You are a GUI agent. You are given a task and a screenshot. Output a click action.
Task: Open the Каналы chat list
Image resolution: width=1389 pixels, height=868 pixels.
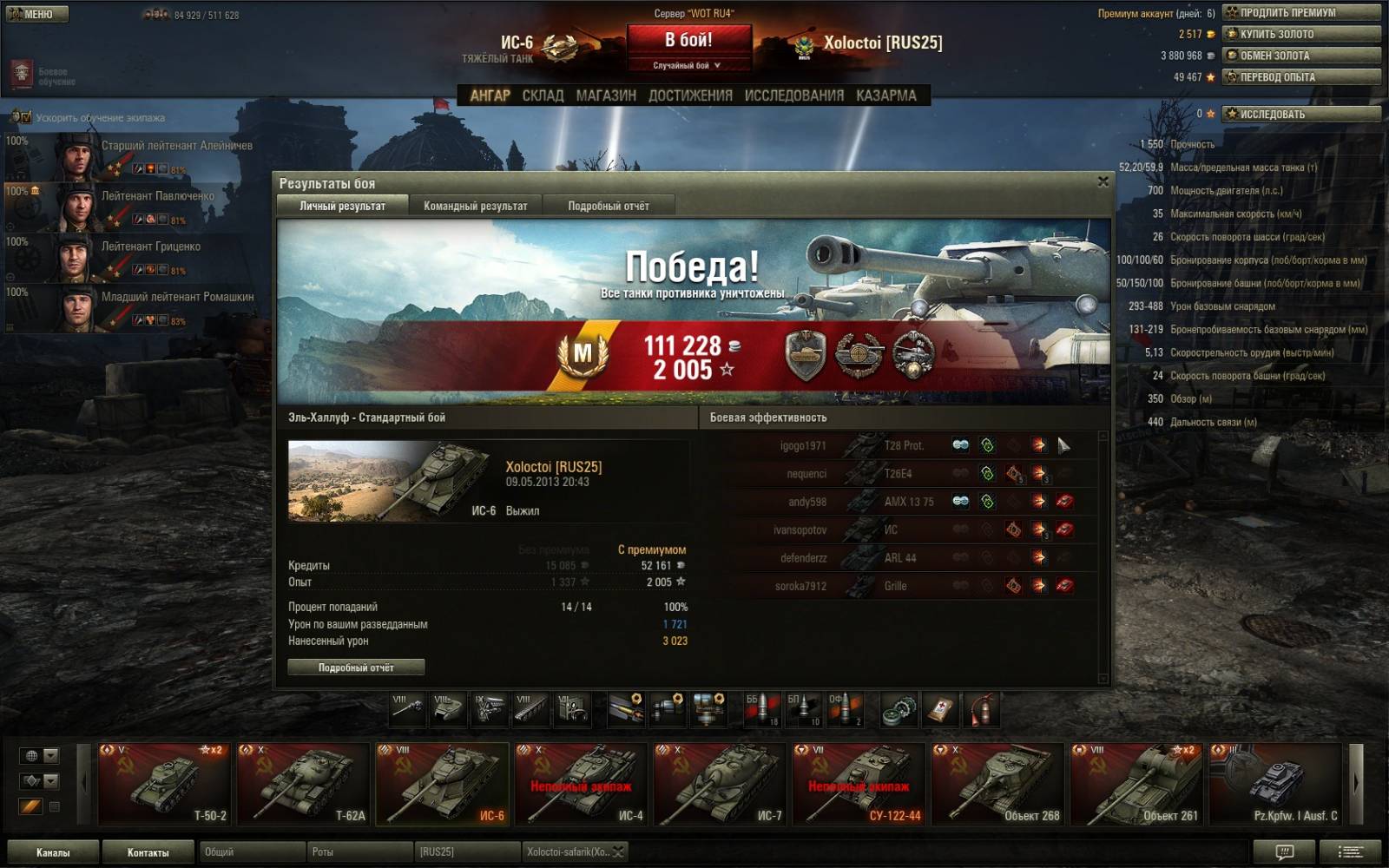52,852
